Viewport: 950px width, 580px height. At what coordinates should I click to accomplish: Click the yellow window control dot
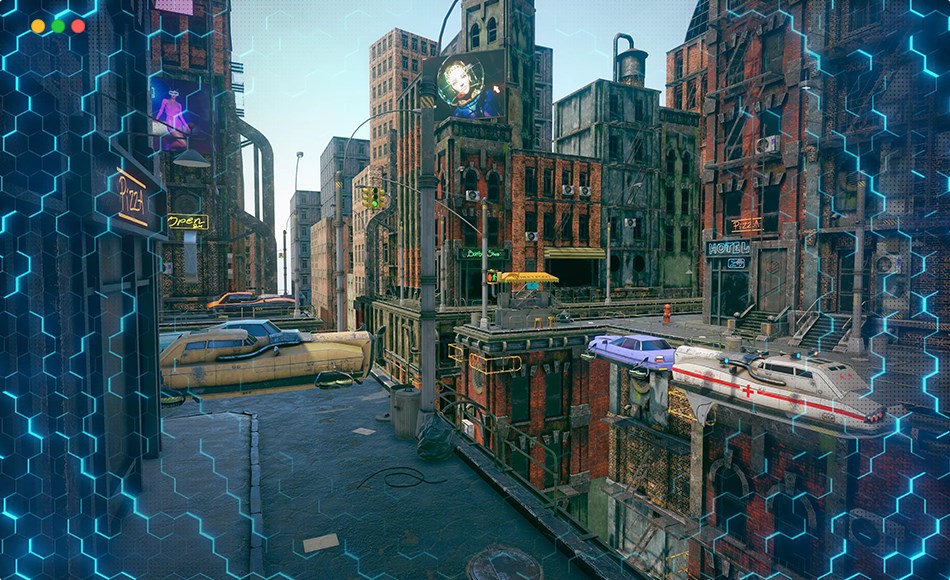click(x=38, y=26)
